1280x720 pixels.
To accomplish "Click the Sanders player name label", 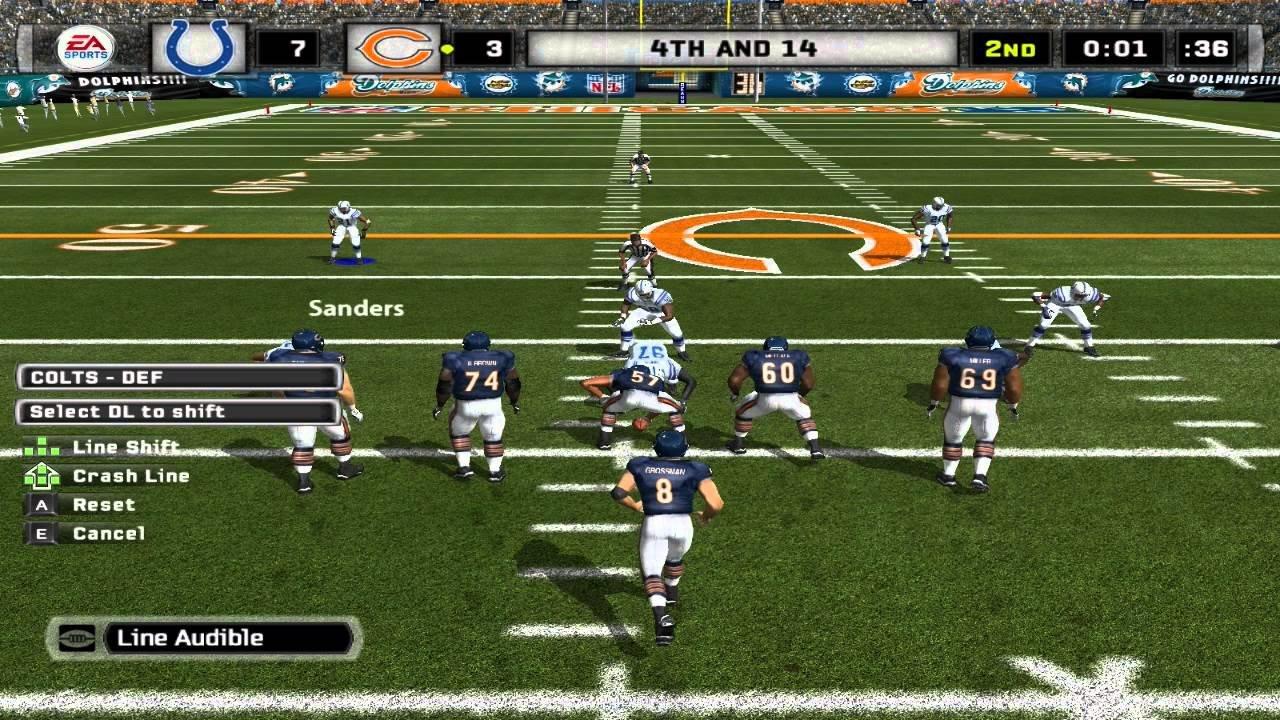I will [x=355, y=308].
